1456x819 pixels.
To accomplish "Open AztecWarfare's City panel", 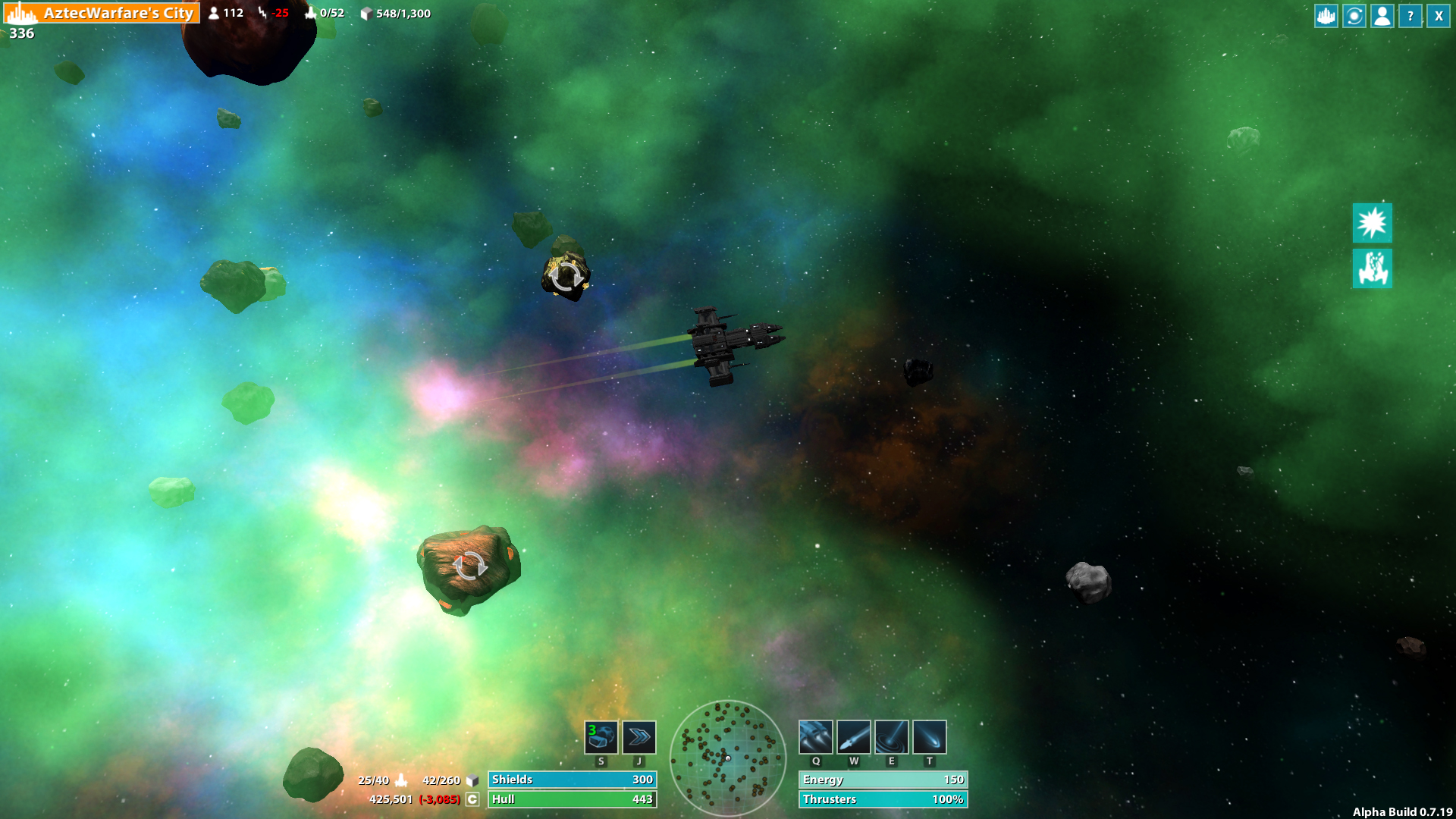I will pos(118,13).
